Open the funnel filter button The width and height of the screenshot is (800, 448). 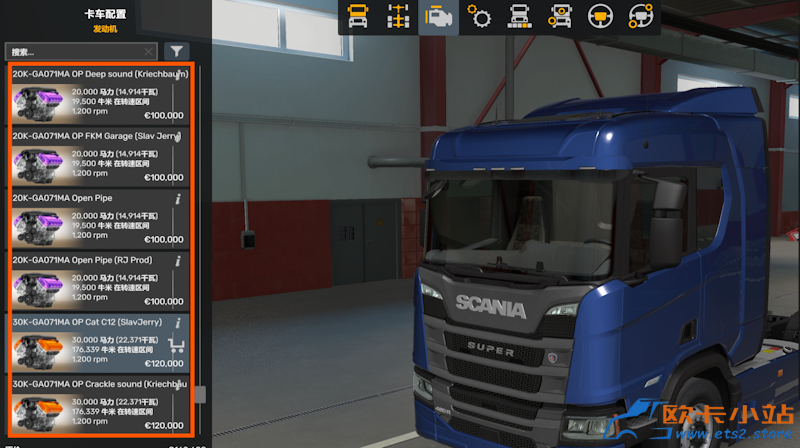[x=175, y=51]
